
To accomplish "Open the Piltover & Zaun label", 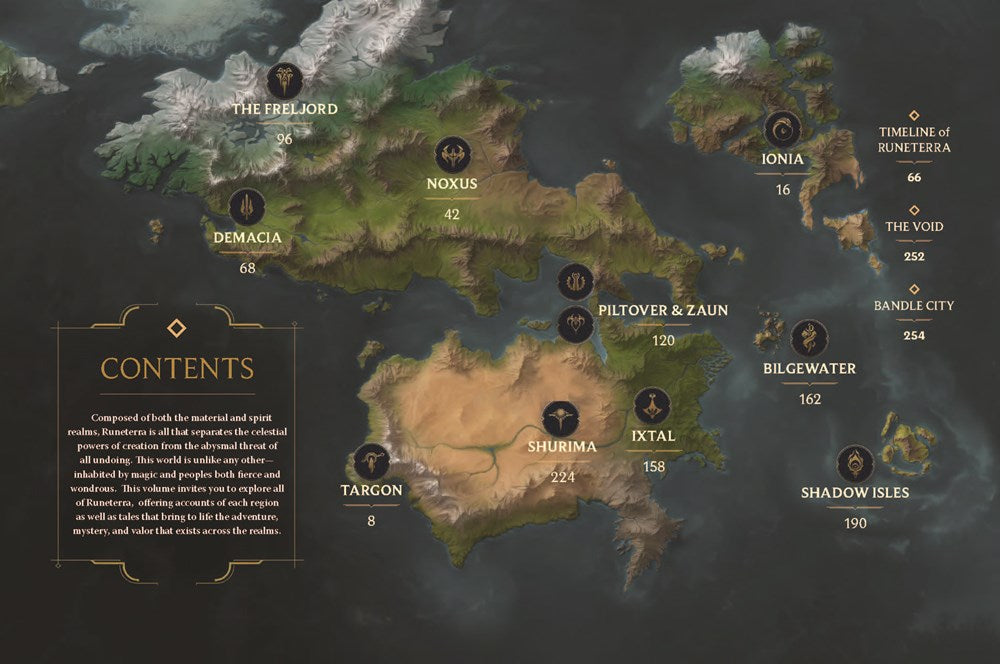I will [663, 311].
